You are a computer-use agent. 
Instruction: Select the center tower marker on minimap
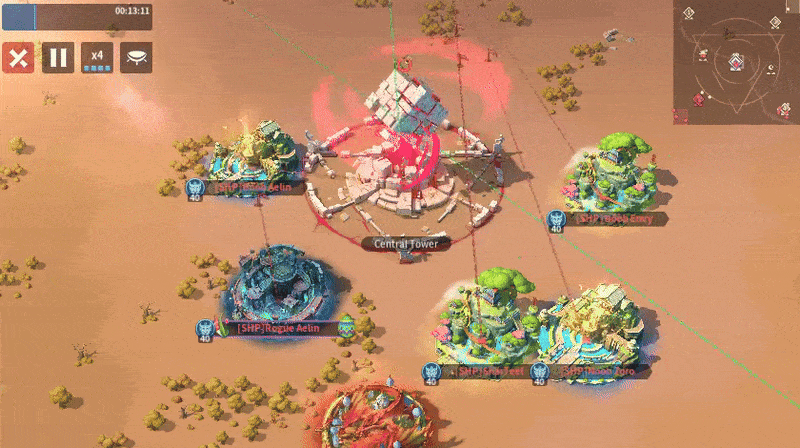(x=736, y=64)
